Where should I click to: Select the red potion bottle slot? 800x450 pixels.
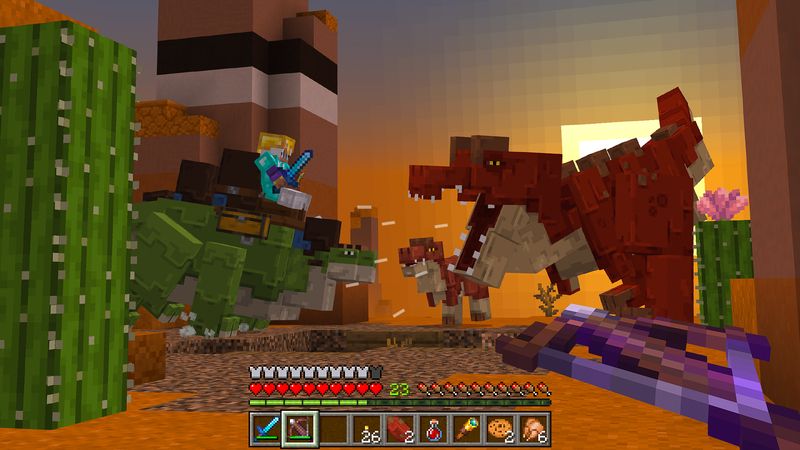click(434, 428)
